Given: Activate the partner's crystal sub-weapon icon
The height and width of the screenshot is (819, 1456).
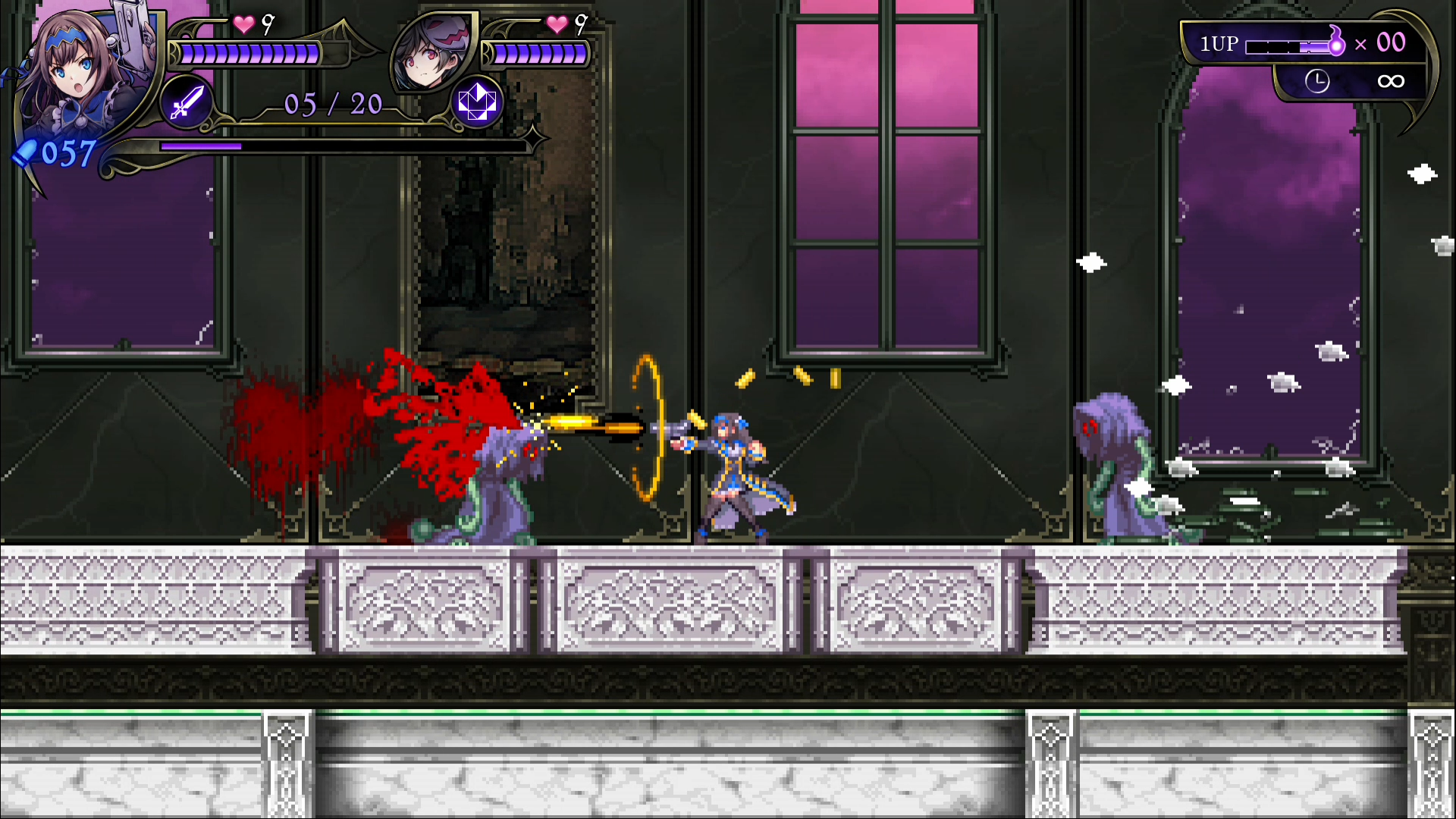Looking at the screenshot, I should (477, 102).
